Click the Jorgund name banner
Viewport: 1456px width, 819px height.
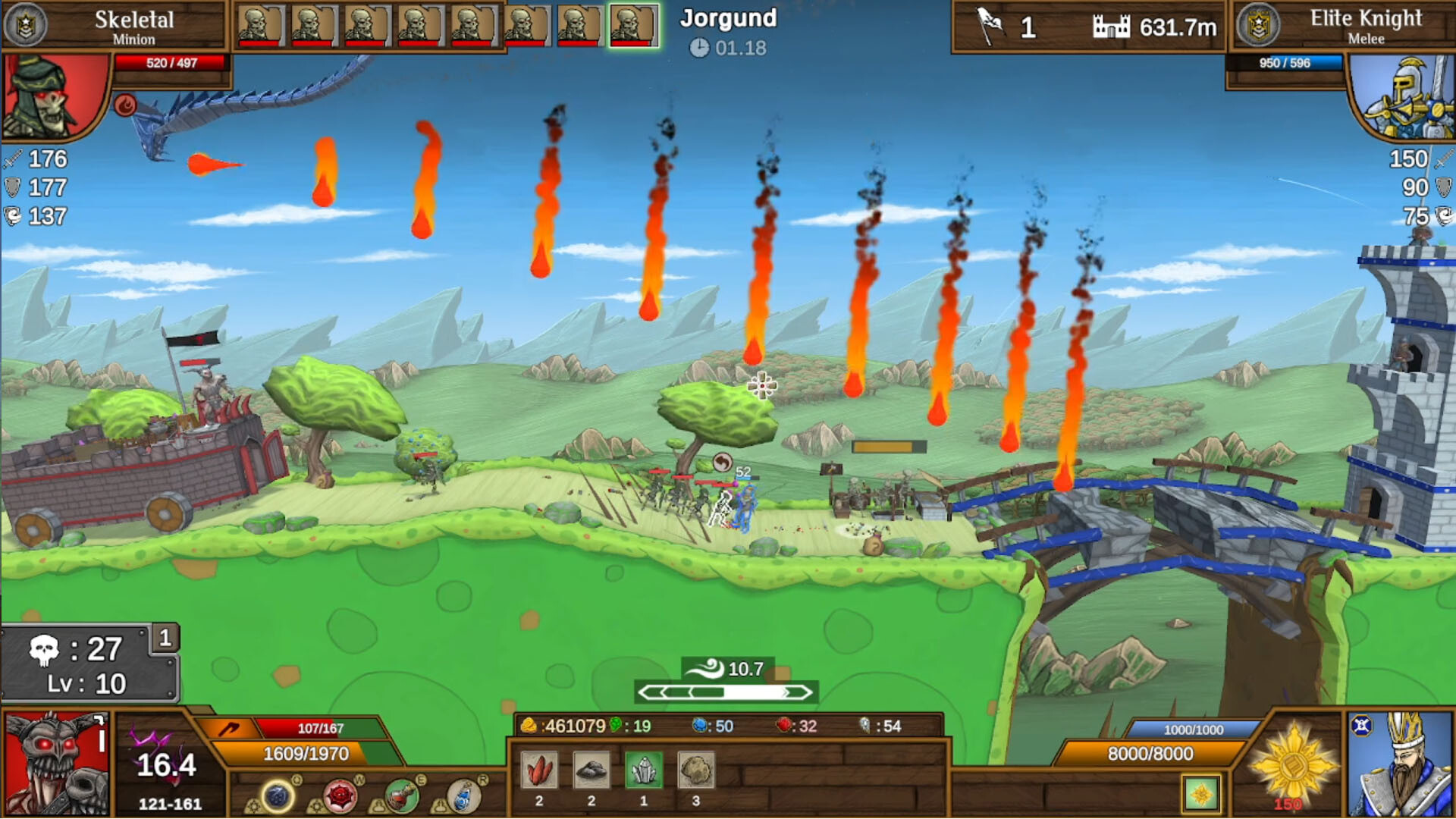728,18
